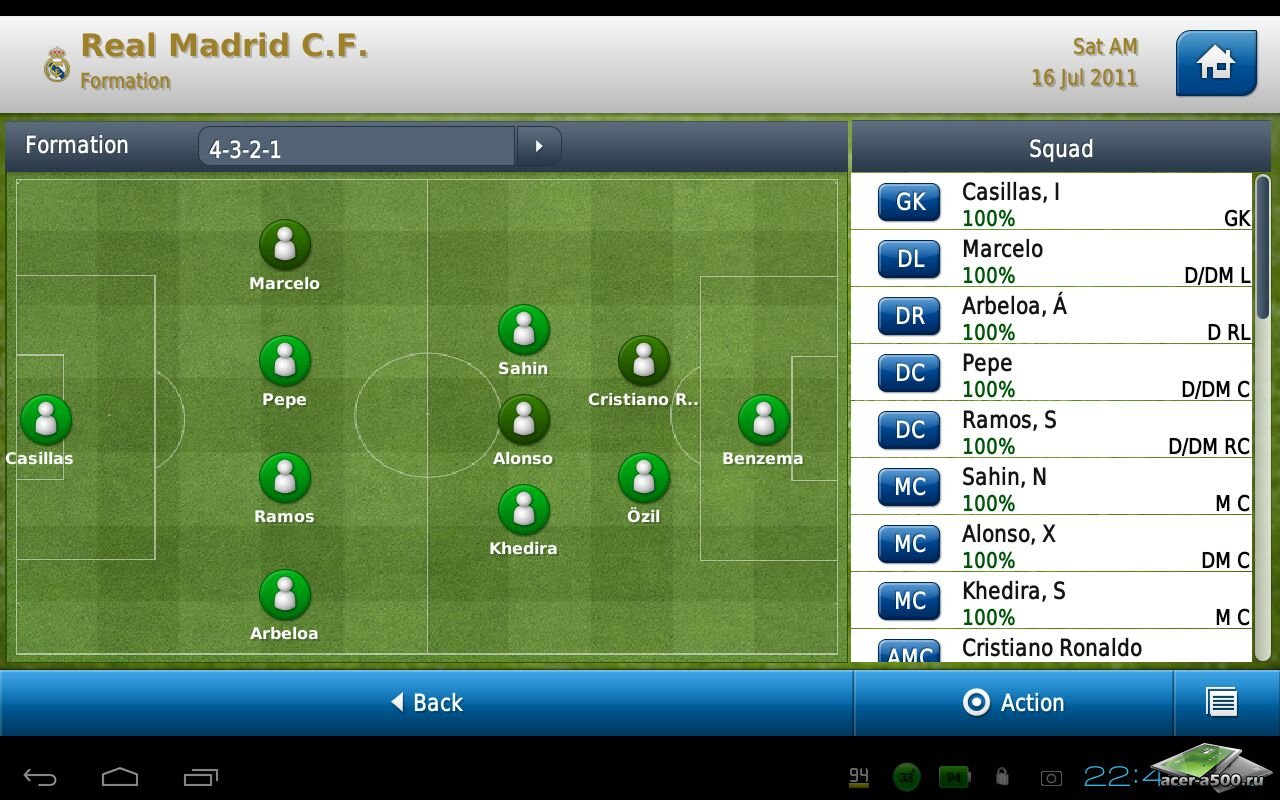1280x800 pixels.
Task: Select Casillas's token on the pitch
Action: tap(46, 420)
